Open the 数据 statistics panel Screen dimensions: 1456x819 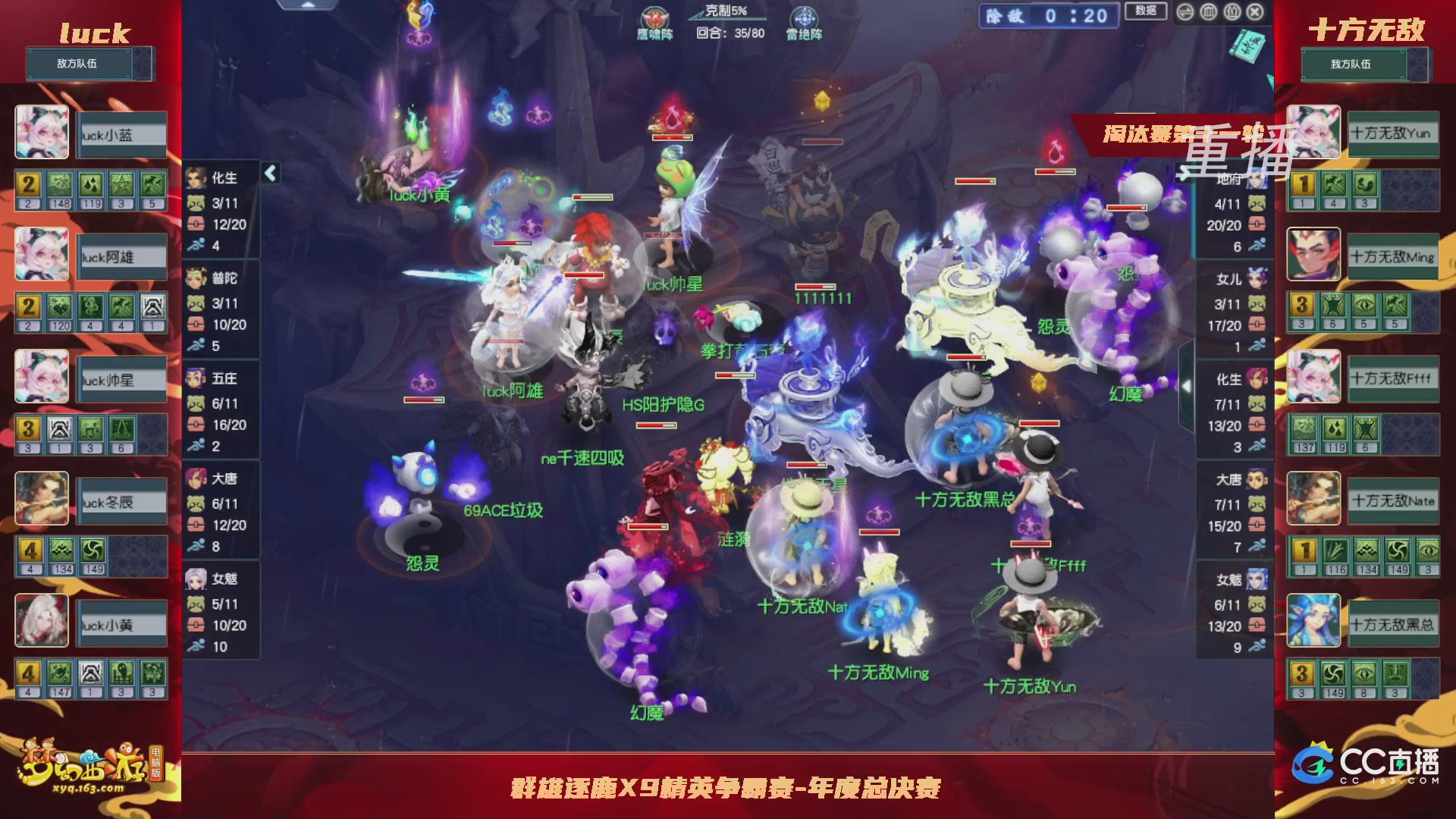pyautogui.click(x=1147, y=13)
